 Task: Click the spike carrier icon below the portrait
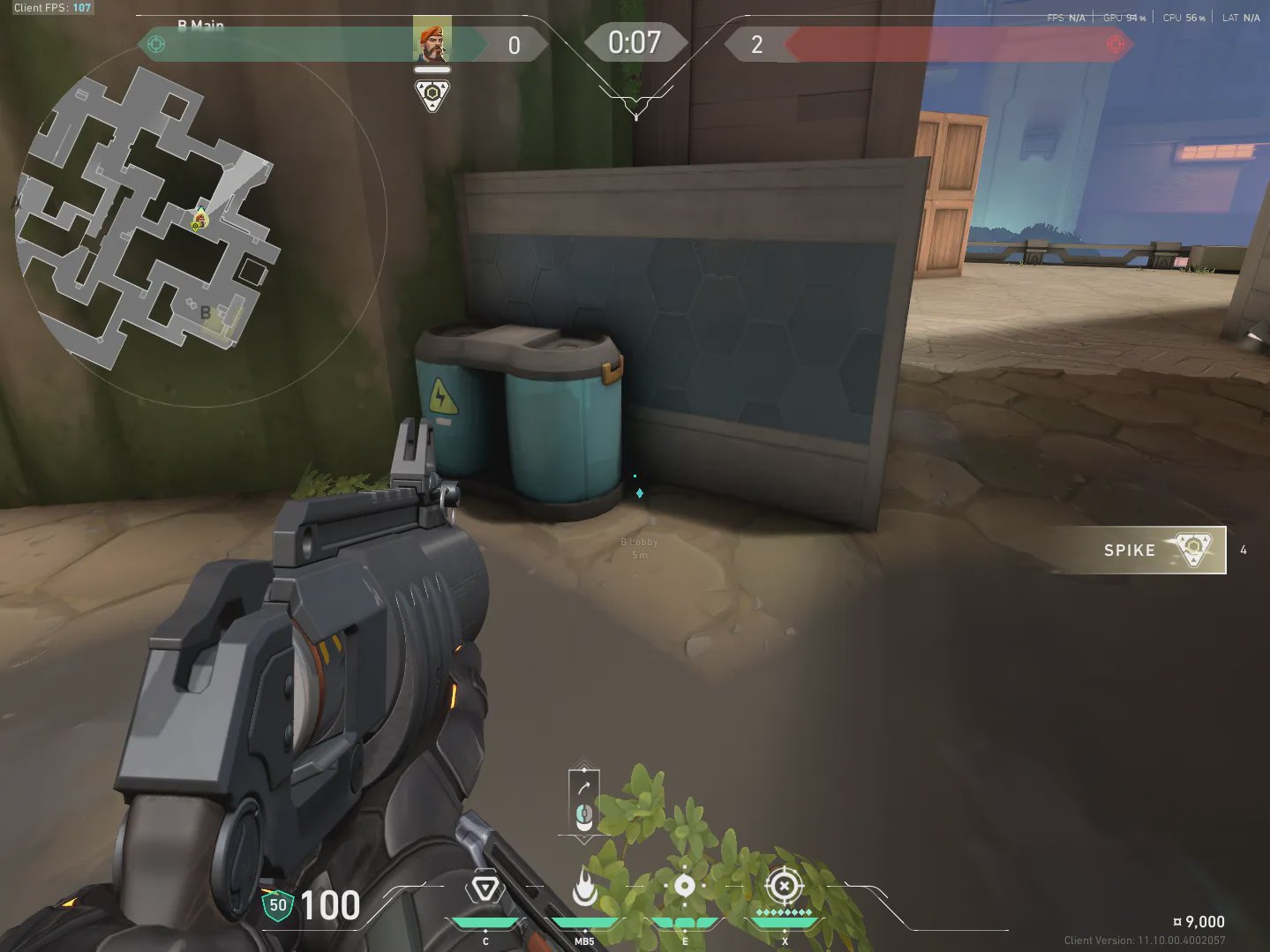(x=432, y=95)
